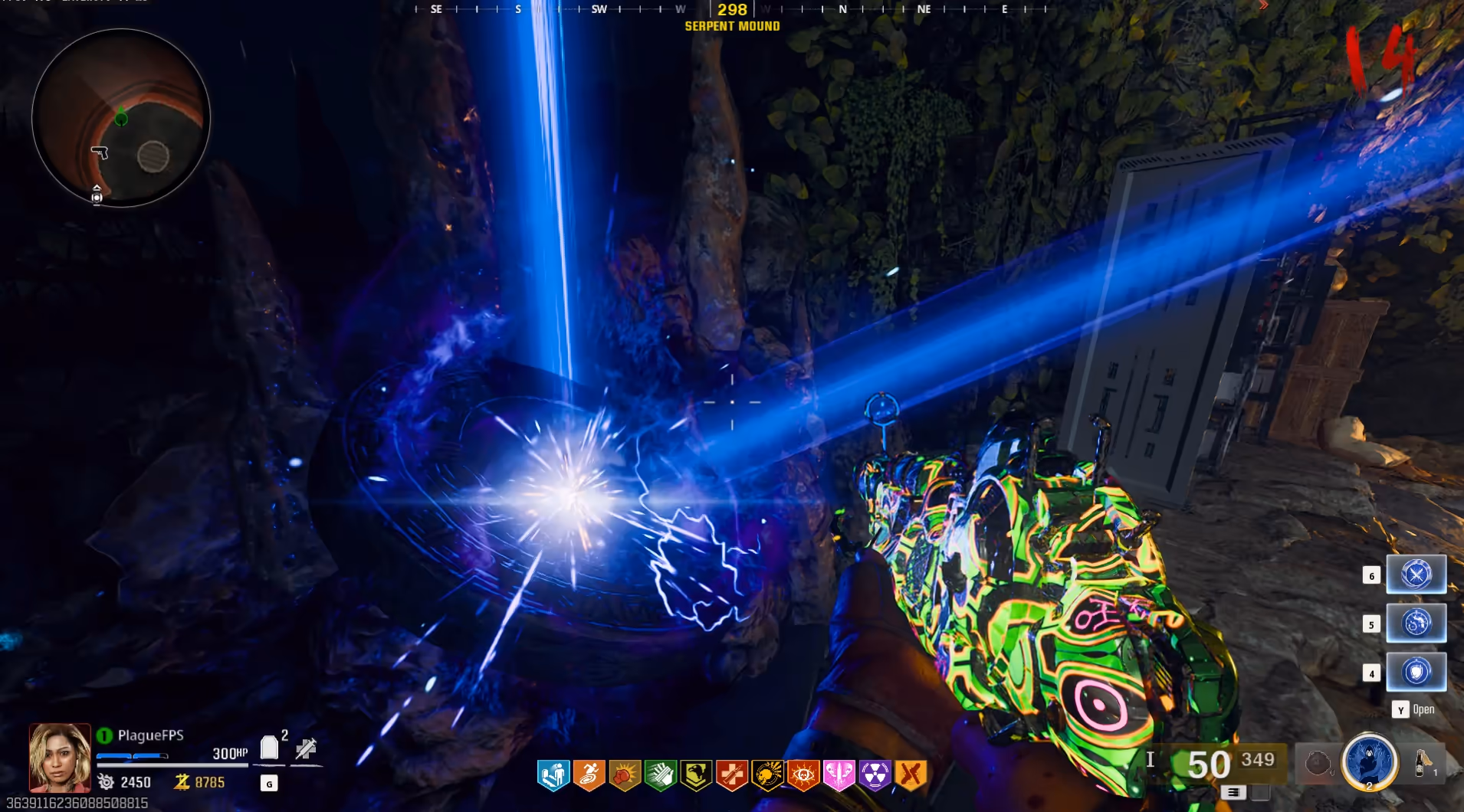Image resolution: width=1464 pixels, height=812 pixels.
Task: Click the circular minimap
Action: point(121,119)
